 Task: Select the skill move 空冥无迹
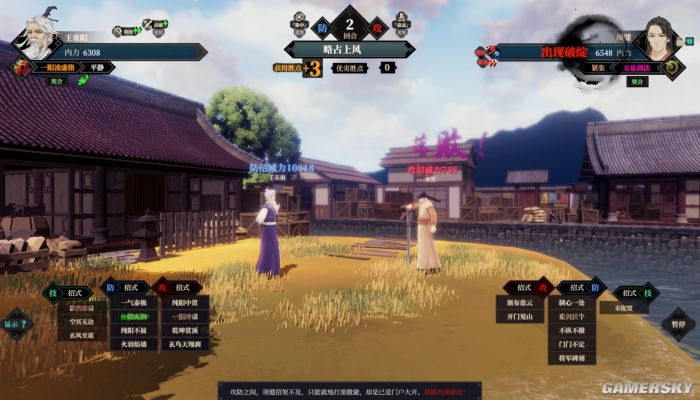[84, 322]
